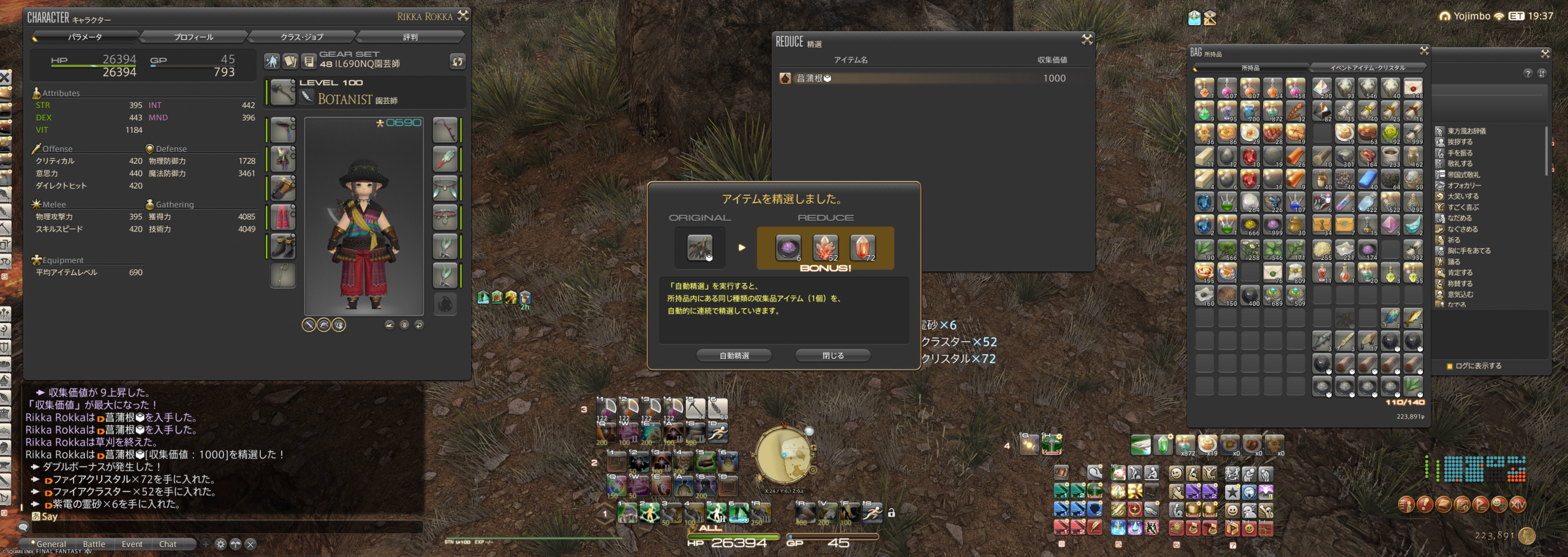Select the General chat tab

click(x=51, y=544)
